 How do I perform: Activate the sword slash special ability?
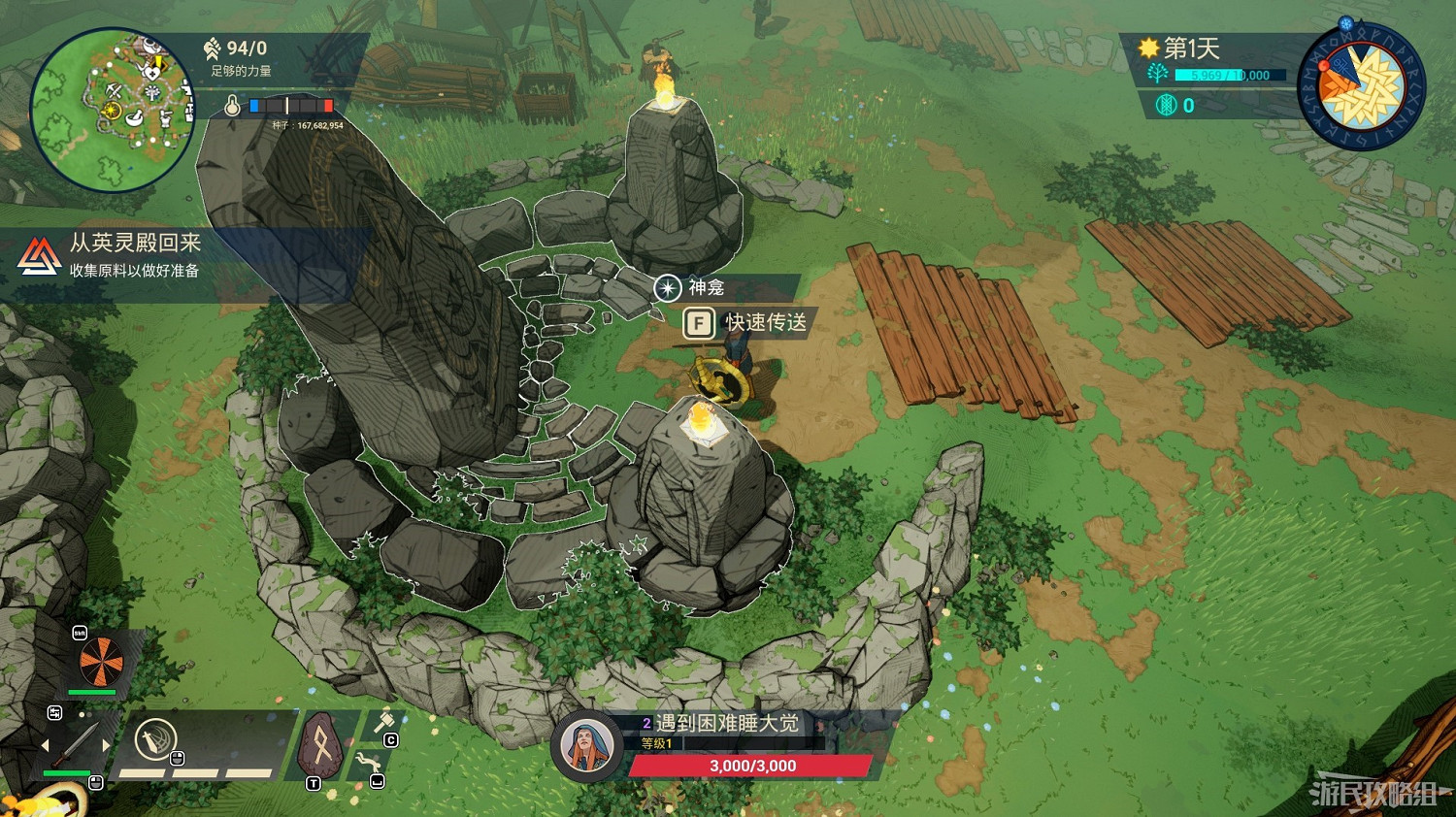[154, 740]
